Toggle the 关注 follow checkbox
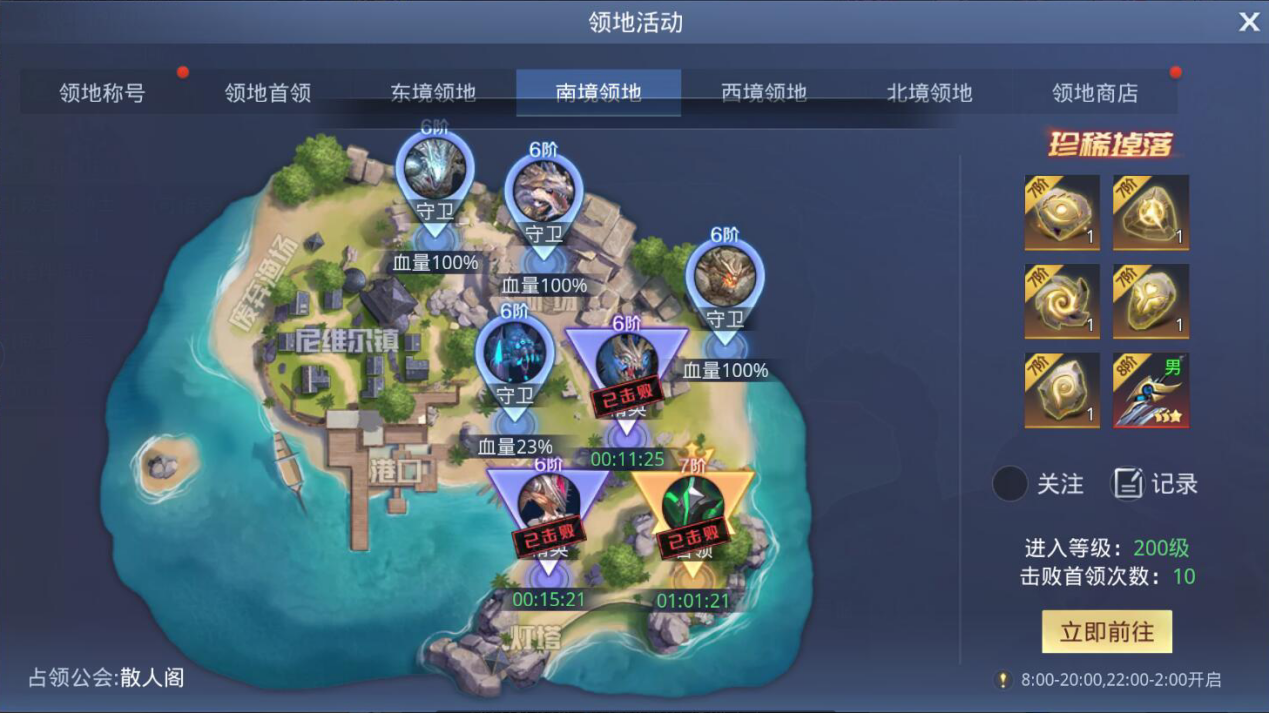This screenshot has height=713, width=1269. [1010, 484]
